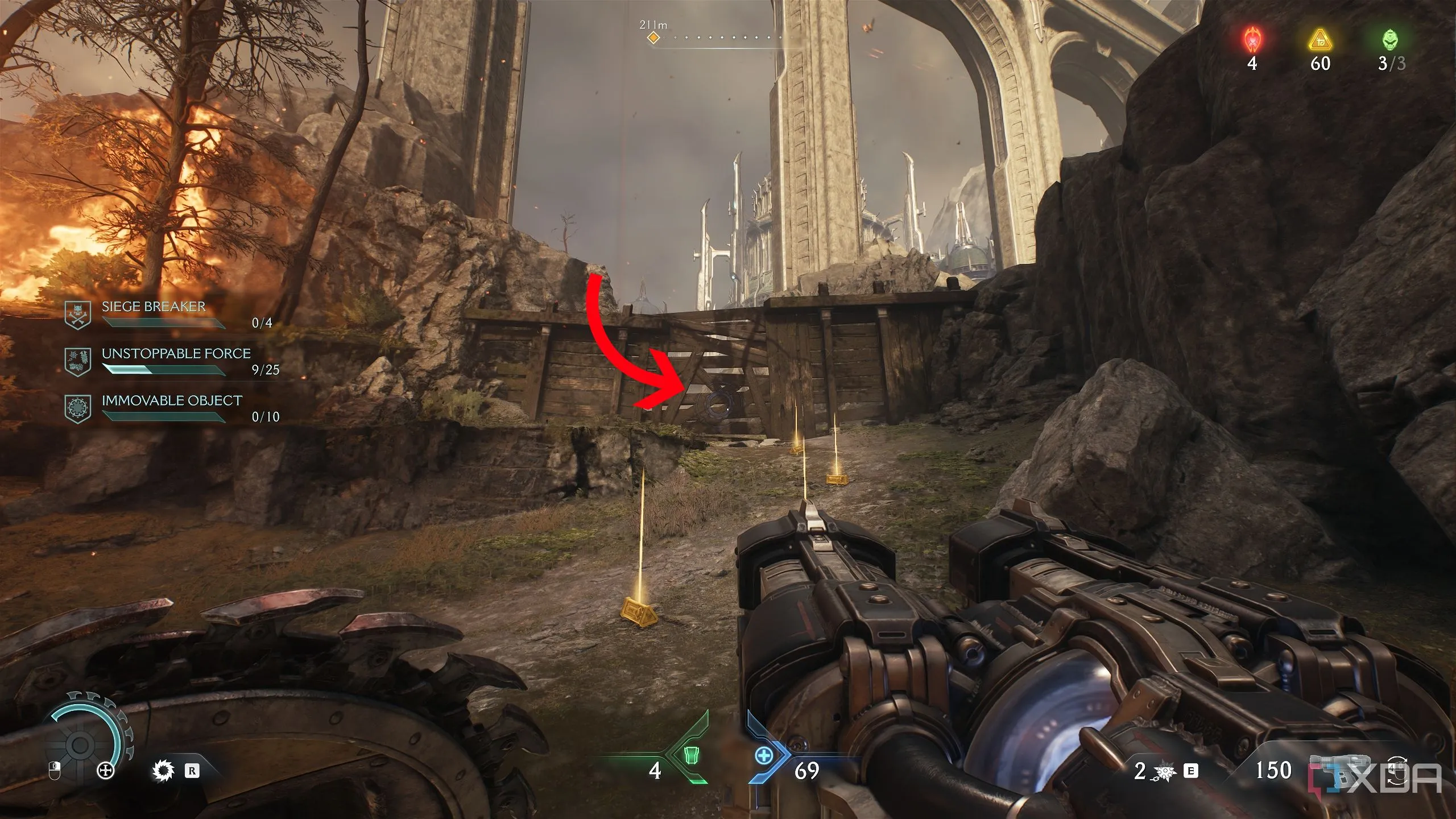Click the blue health cross icon
The width and height of the screenshot is (1456, 819).
click(x=764, y=756)
